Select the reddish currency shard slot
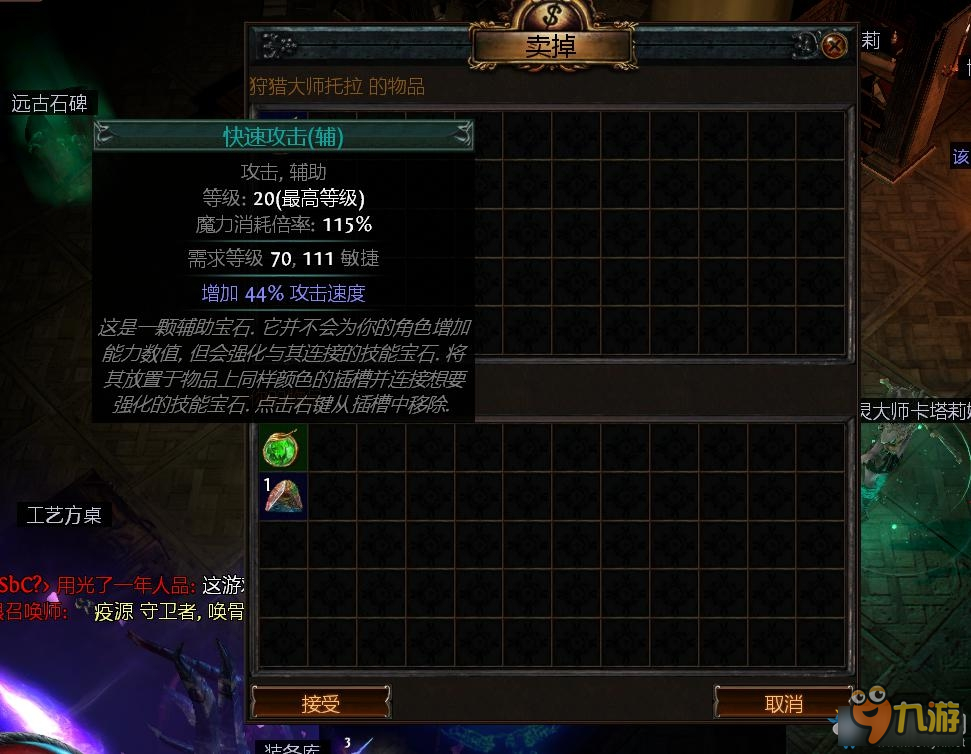Screen dimensions: 971x754 pos(283,496)
